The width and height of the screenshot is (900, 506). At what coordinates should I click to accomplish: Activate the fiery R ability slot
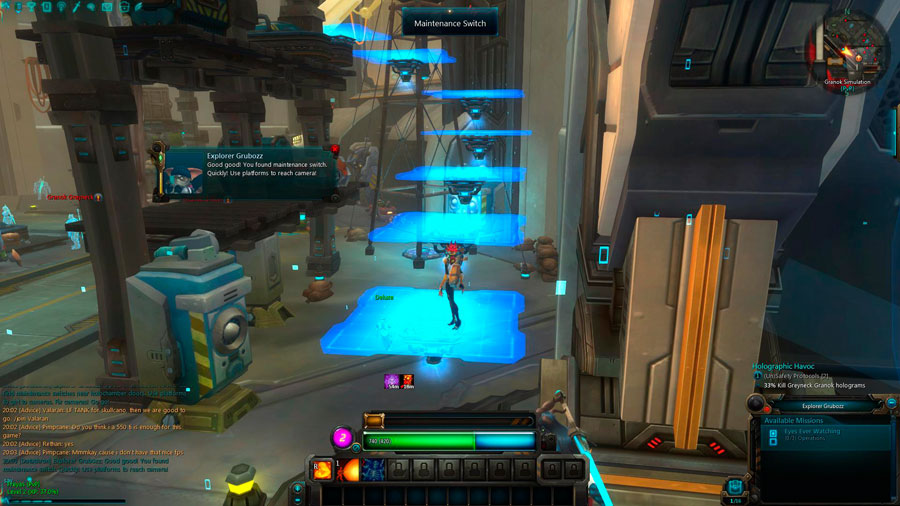point(323,469)
